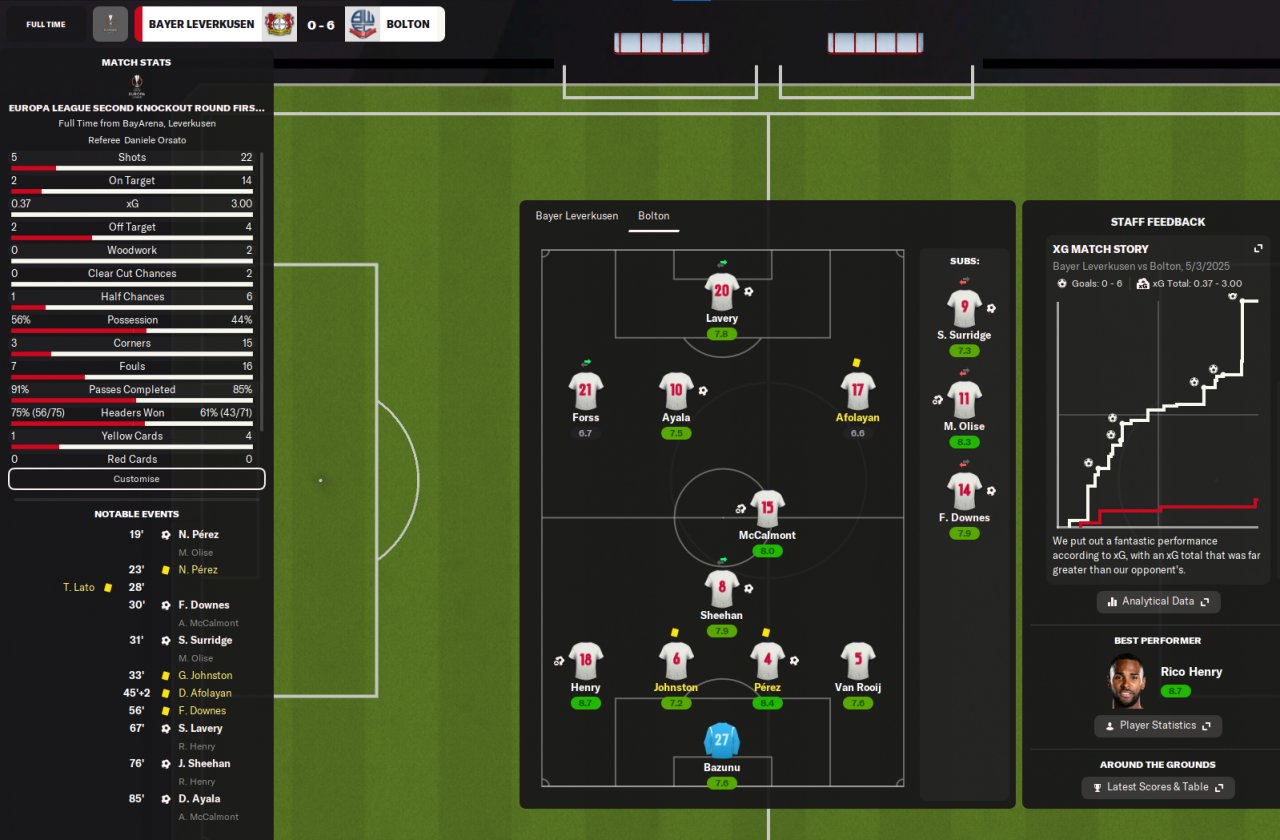Click N. Pérez's 19' goal event

point(197,535)
